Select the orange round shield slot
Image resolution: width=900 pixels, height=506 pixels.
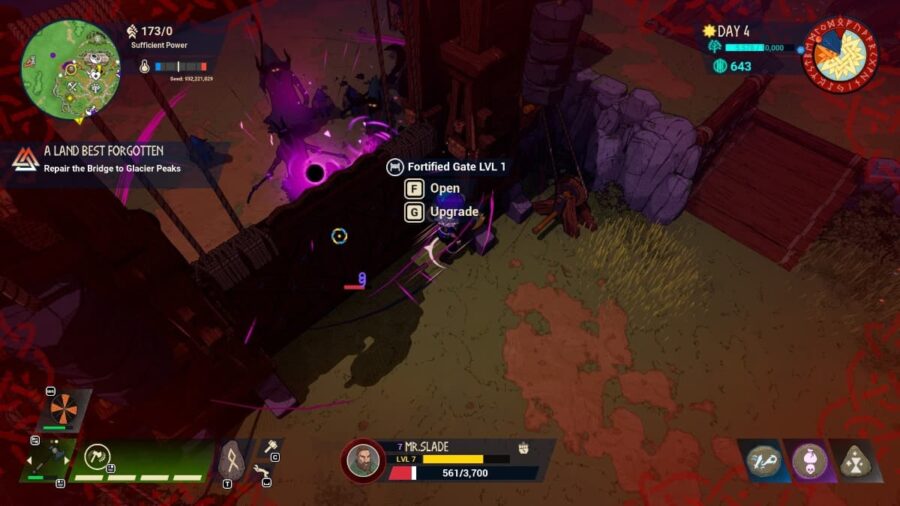[62, 407]
